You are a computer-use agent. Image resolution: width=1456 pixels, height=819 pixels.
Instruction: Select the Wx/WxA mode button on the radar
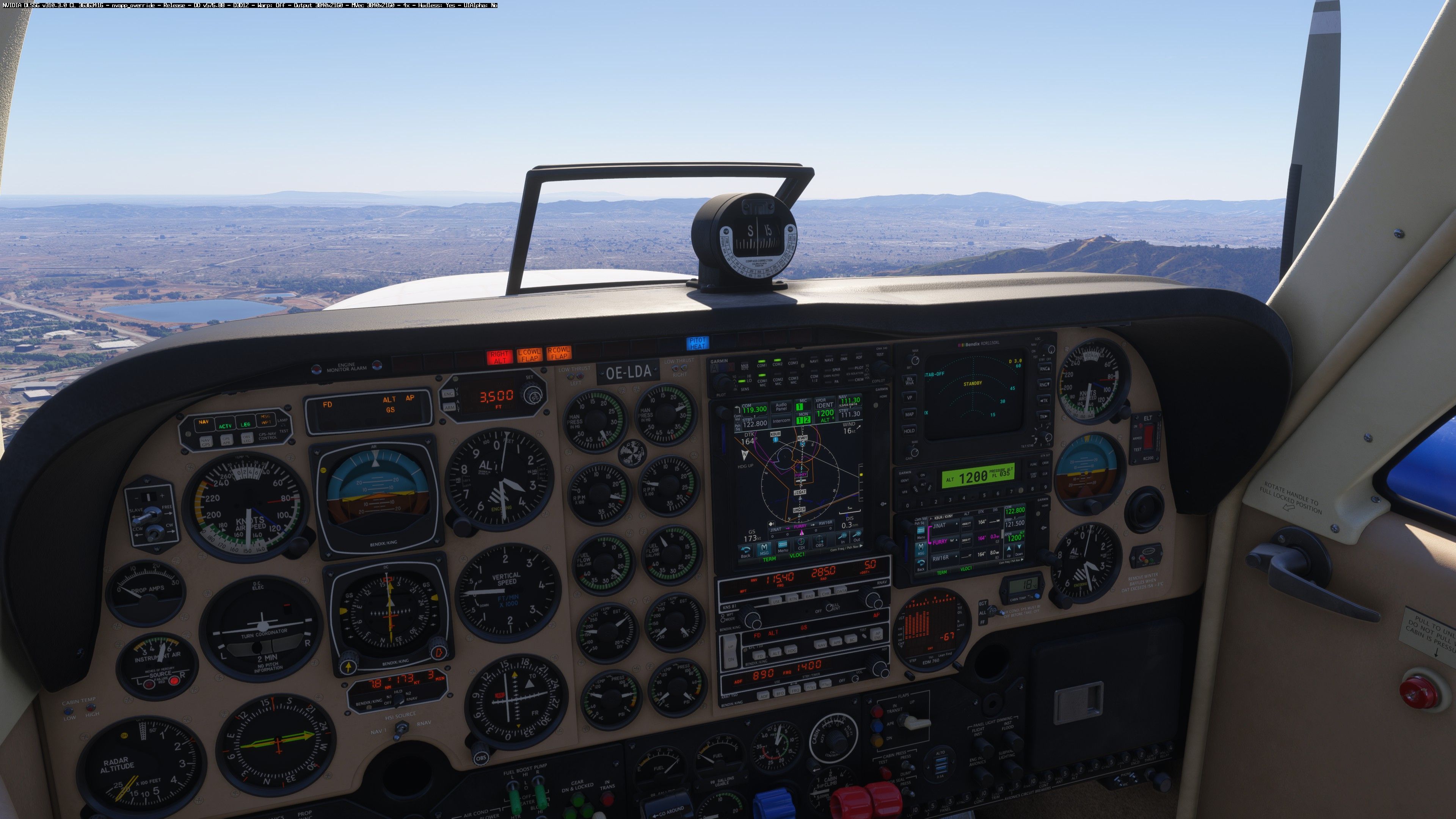point(910,381)
